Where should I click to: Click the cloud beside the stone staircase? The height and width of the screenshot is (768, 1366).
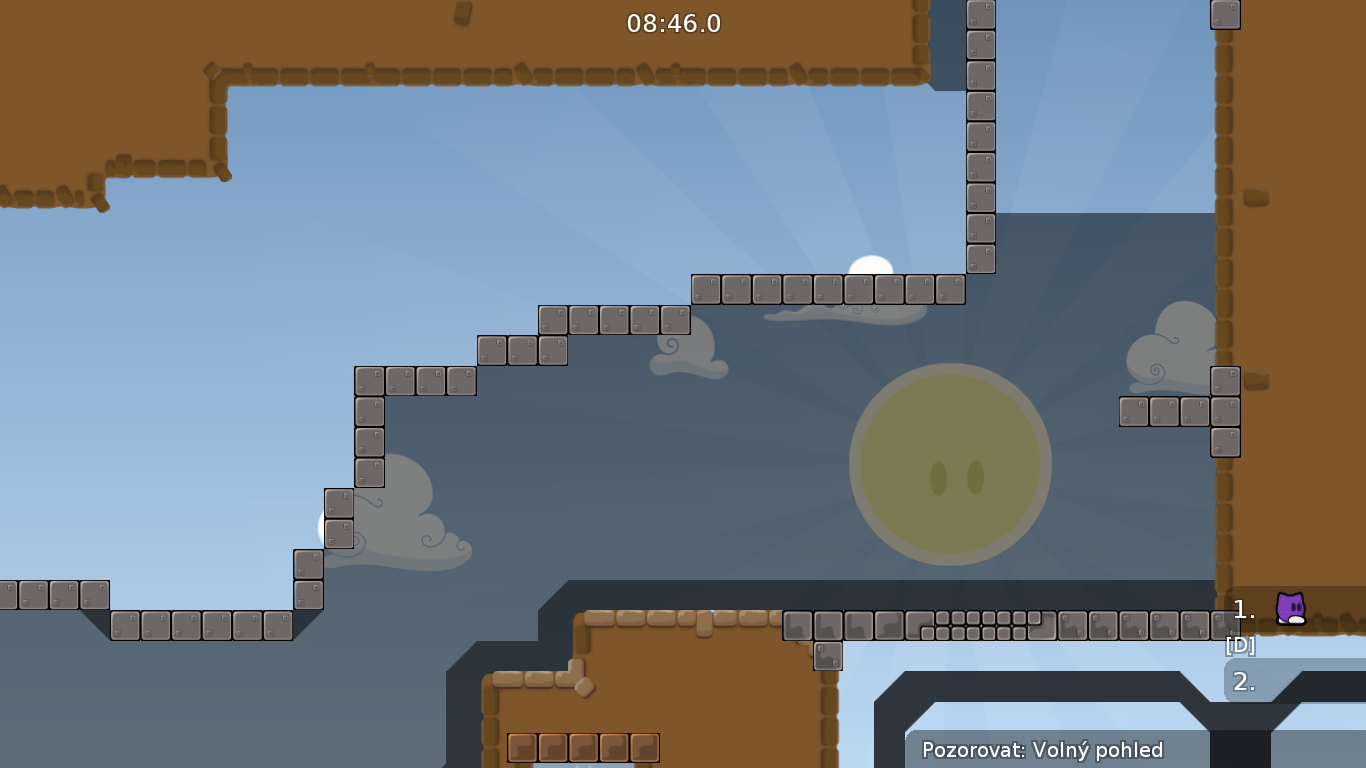(x=400, y=520)
